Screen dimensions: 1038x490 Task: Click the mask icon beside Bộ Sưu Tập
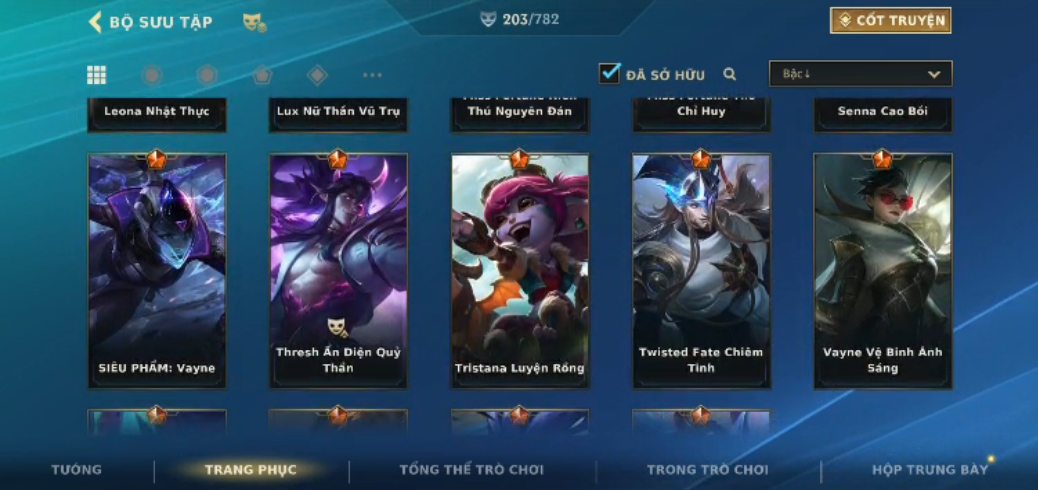click(254, 22)
